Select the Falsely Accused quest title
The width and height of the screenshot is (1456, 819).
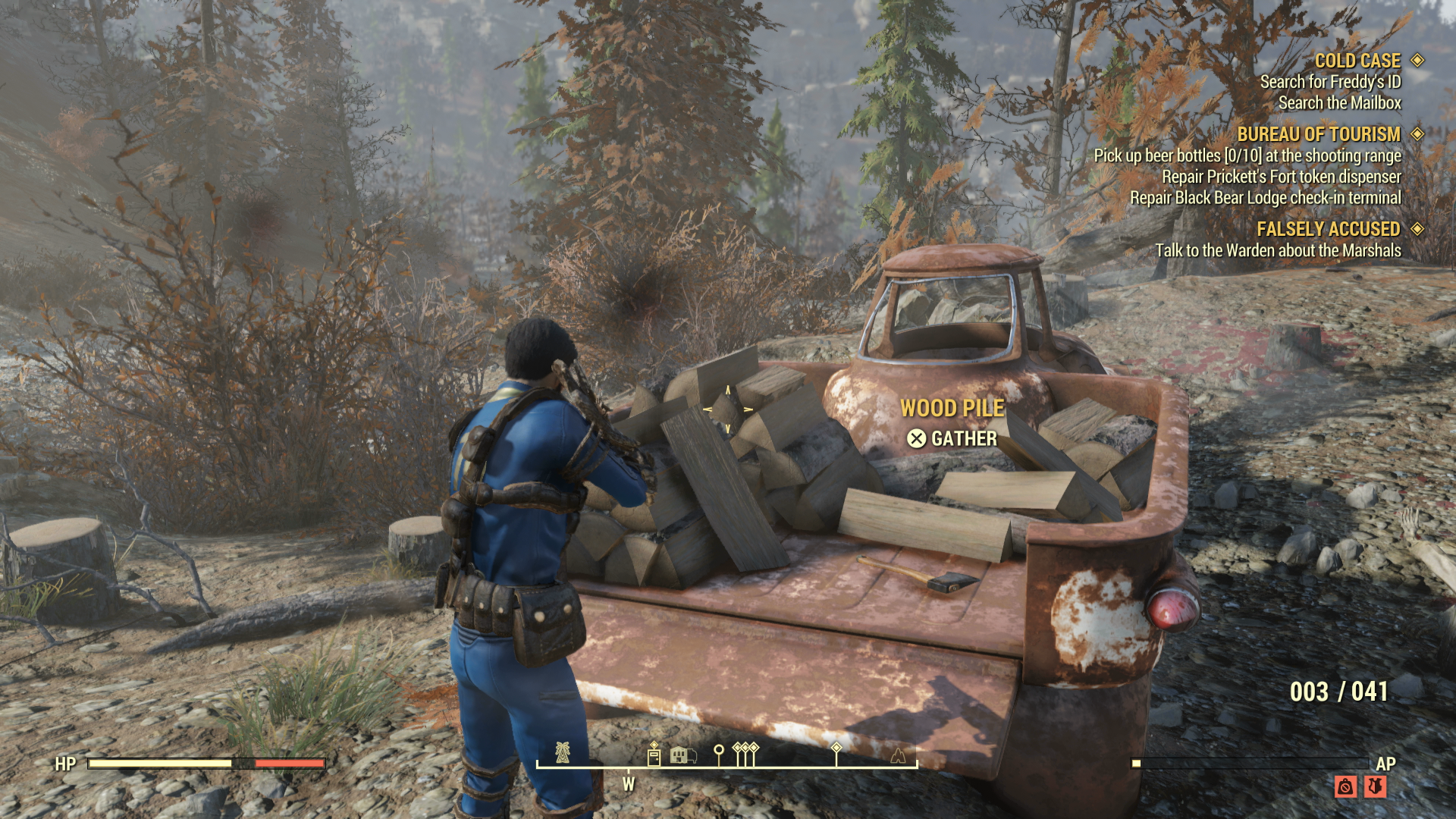coord(1328,229)
